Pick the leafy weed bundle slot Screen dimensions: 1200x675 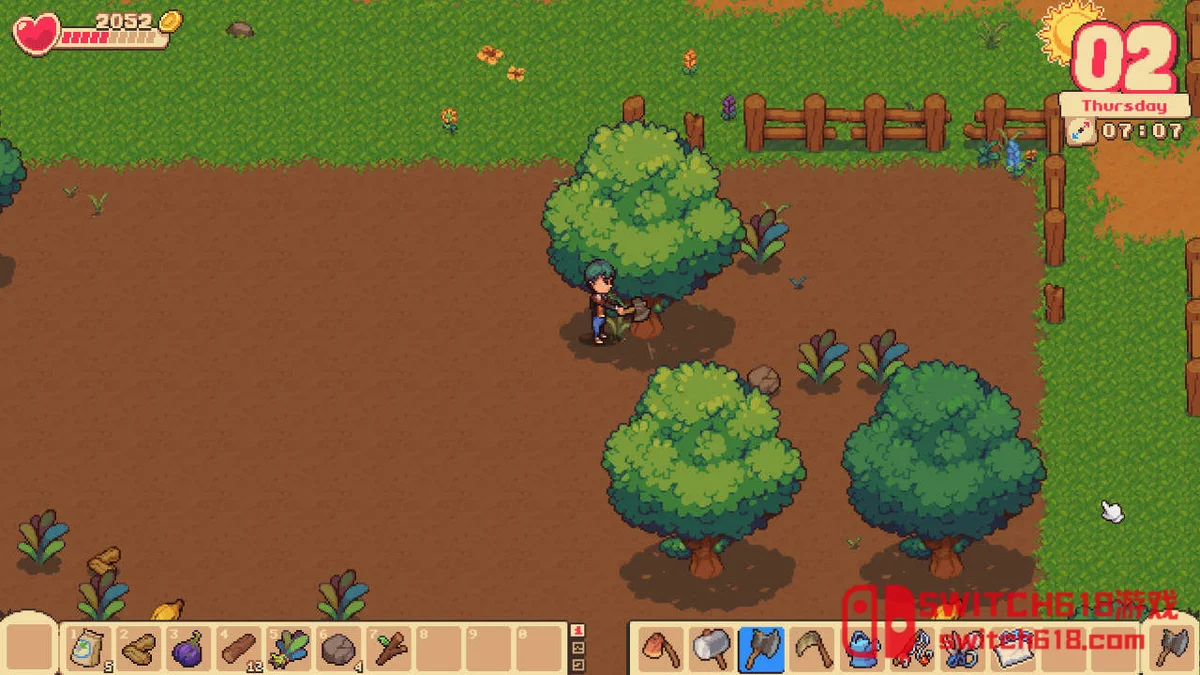coord(288,649)
